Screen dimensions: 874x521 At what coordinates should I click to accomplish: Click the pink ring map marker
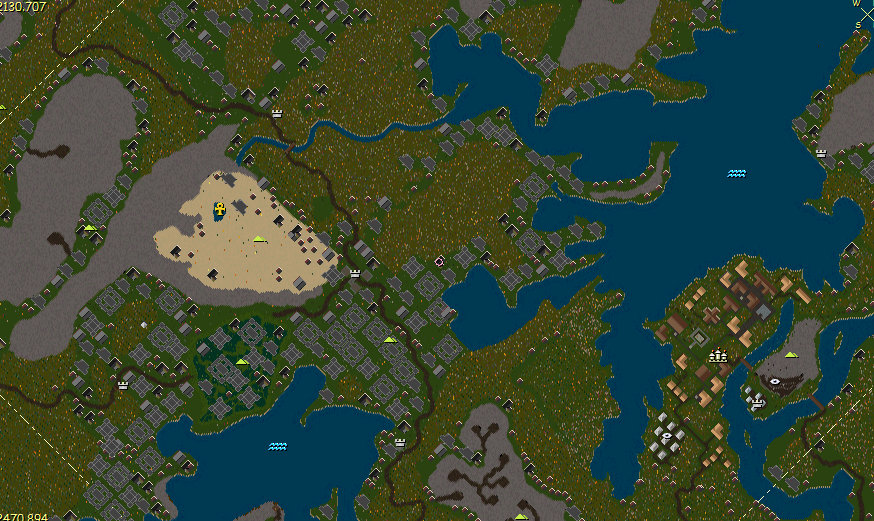439,261
